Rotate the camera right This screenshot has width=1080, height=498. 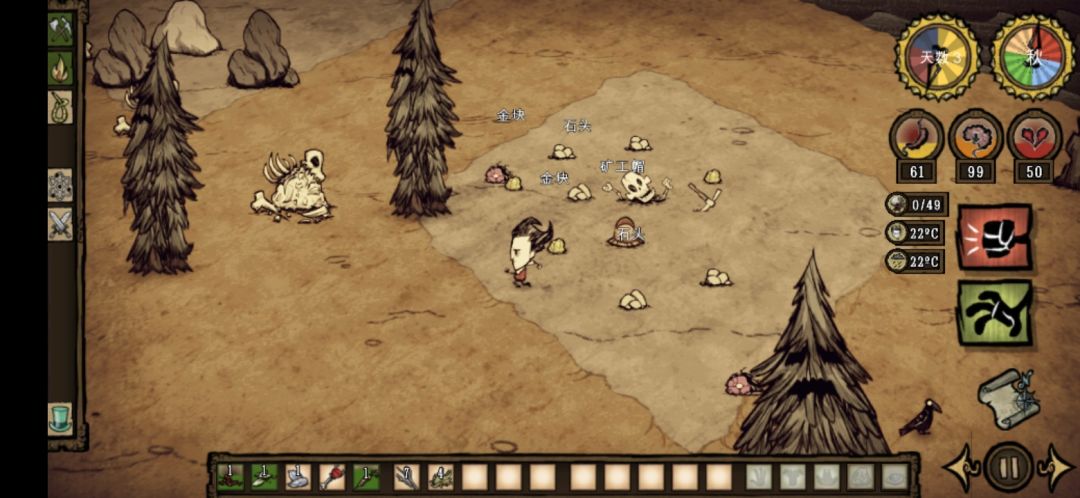coord(1056,468)
